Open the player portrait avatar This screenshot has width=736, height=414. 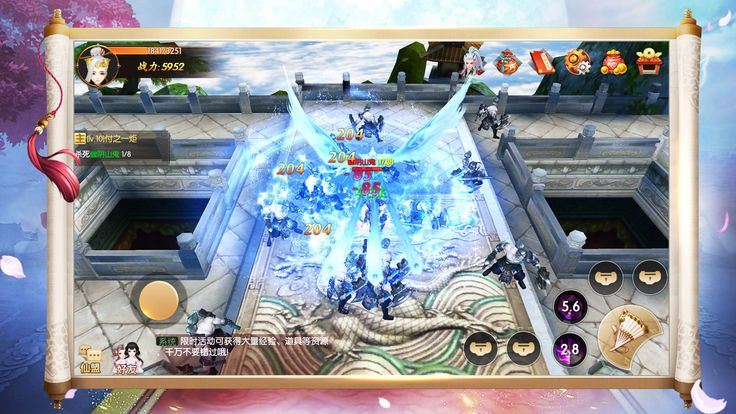pyautogui.click(x=97, y=64)
